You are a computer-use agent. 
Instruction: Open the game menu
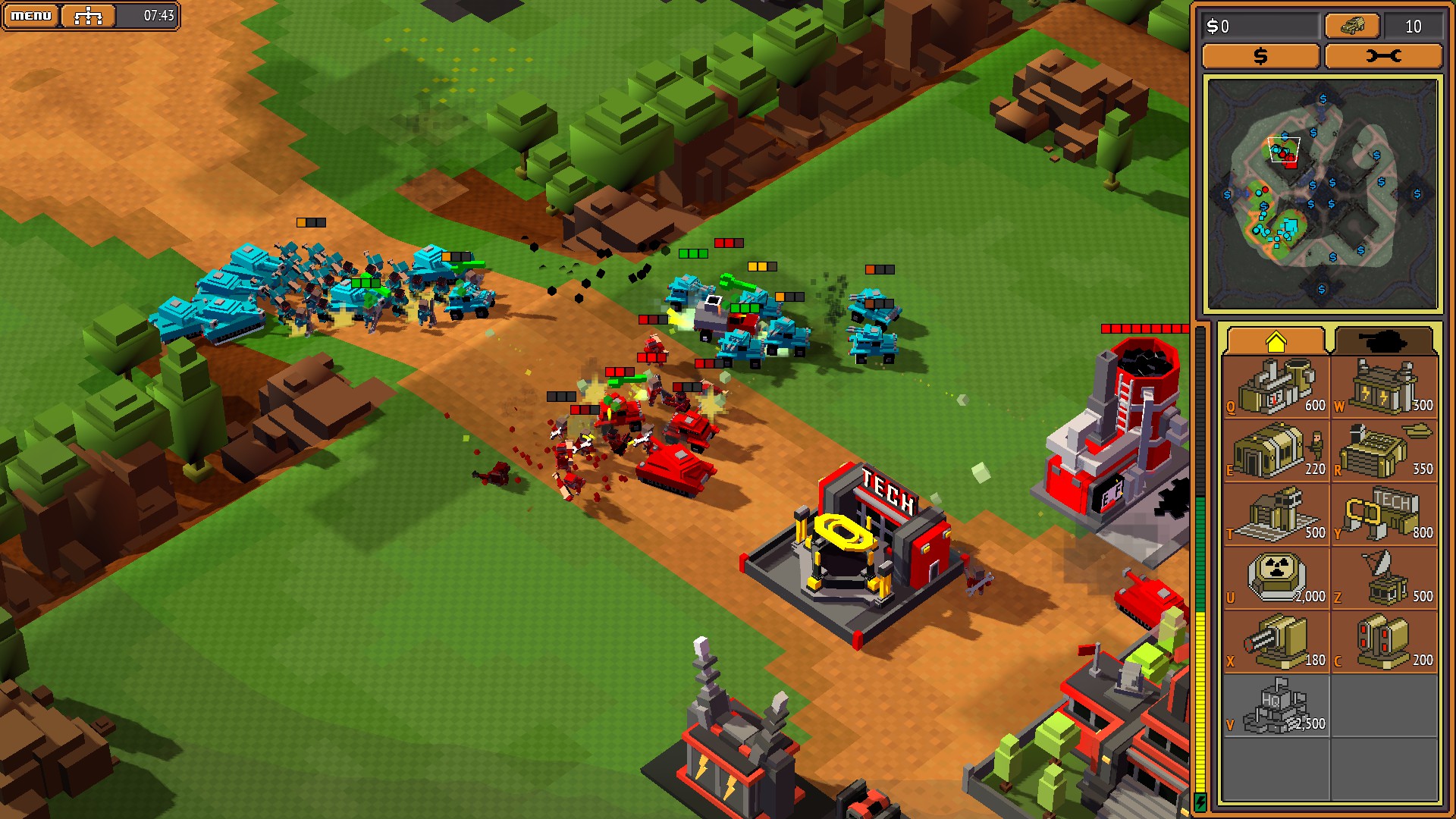(31, 15)
